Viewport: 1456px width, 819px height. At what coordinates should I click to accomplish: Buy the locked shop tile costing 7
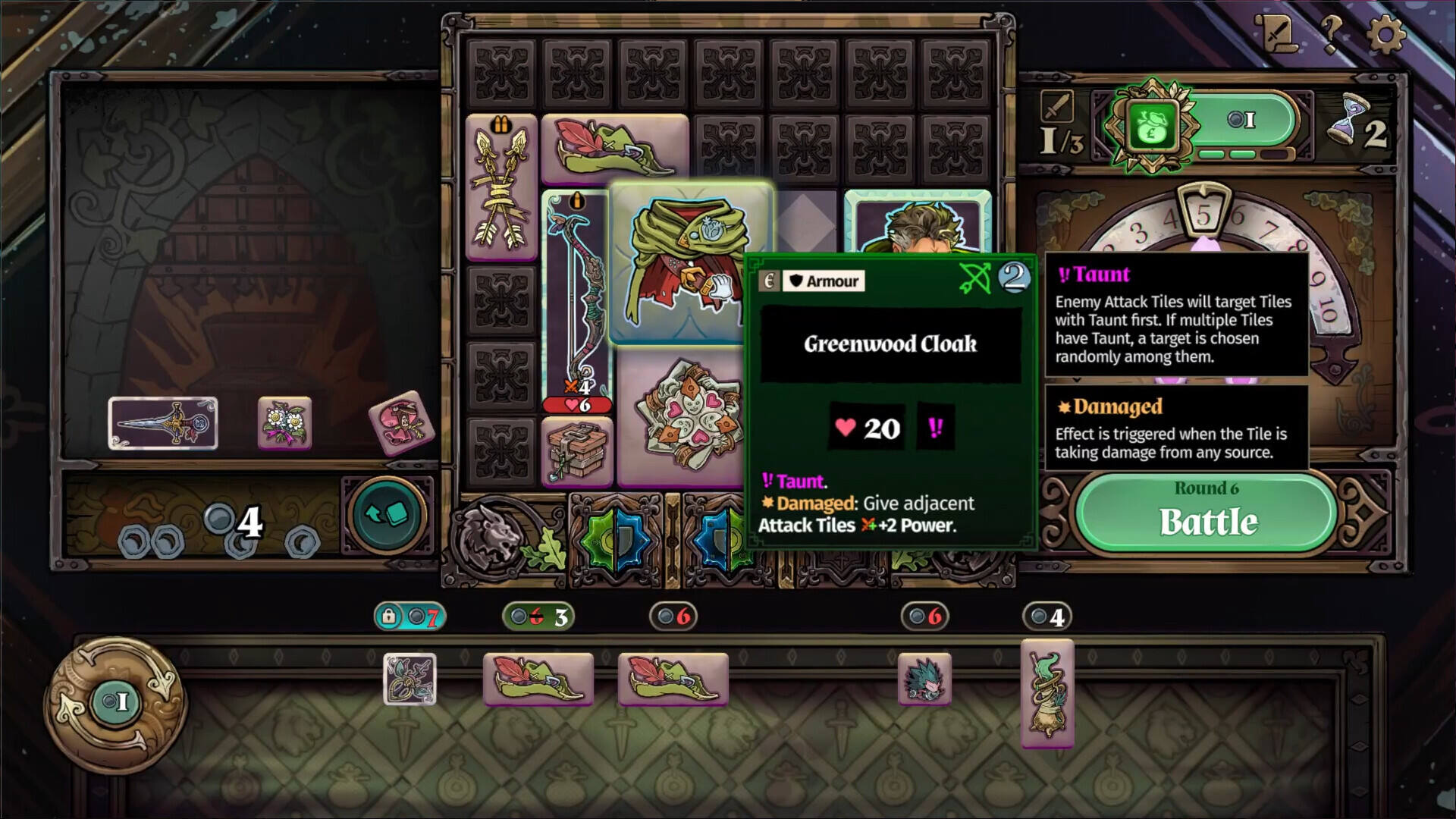(x=409, y=679)
